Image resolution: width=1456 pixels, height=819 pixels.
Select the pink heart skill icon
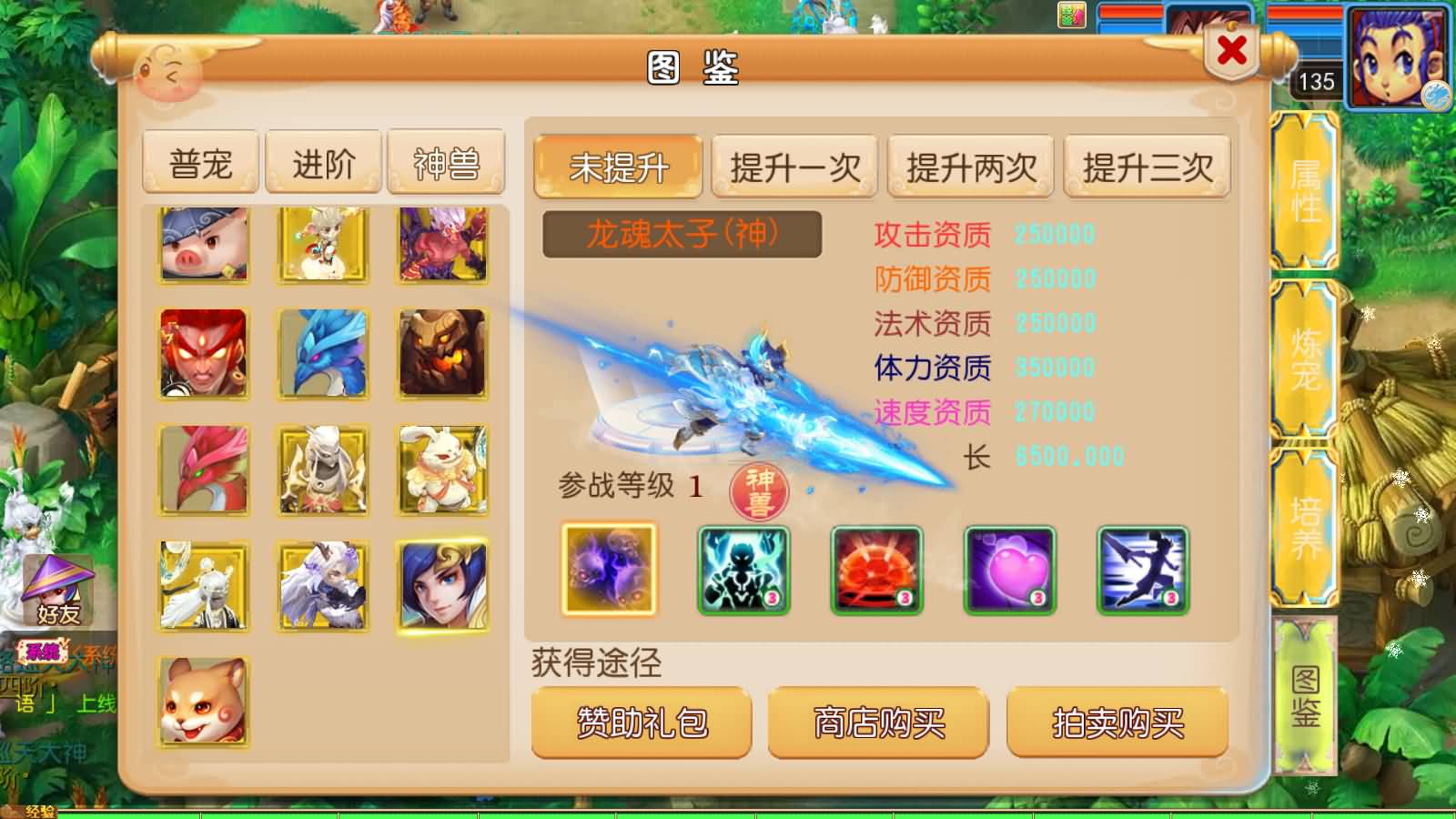[1007, 569]
